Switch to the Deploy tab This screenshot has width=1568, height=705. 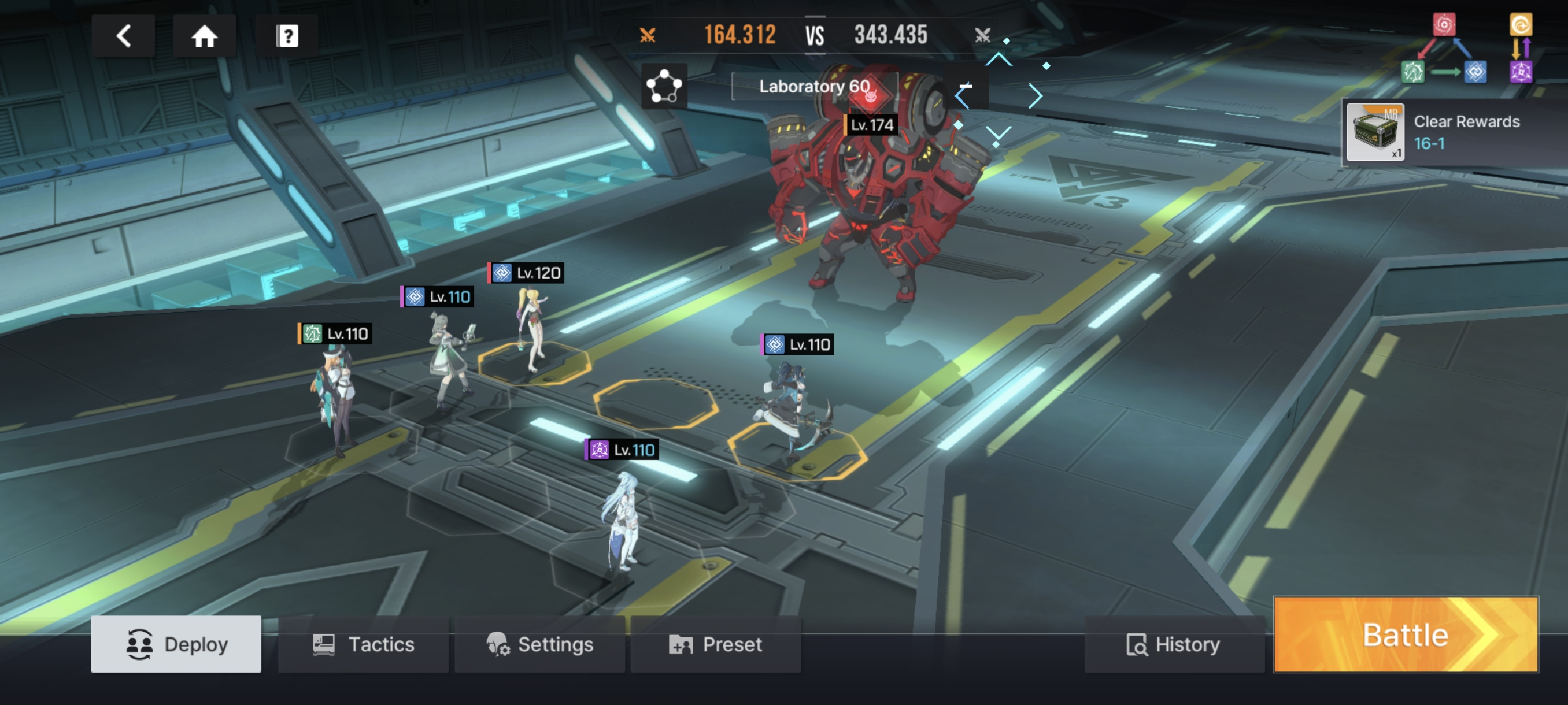[x=176, y=644]
